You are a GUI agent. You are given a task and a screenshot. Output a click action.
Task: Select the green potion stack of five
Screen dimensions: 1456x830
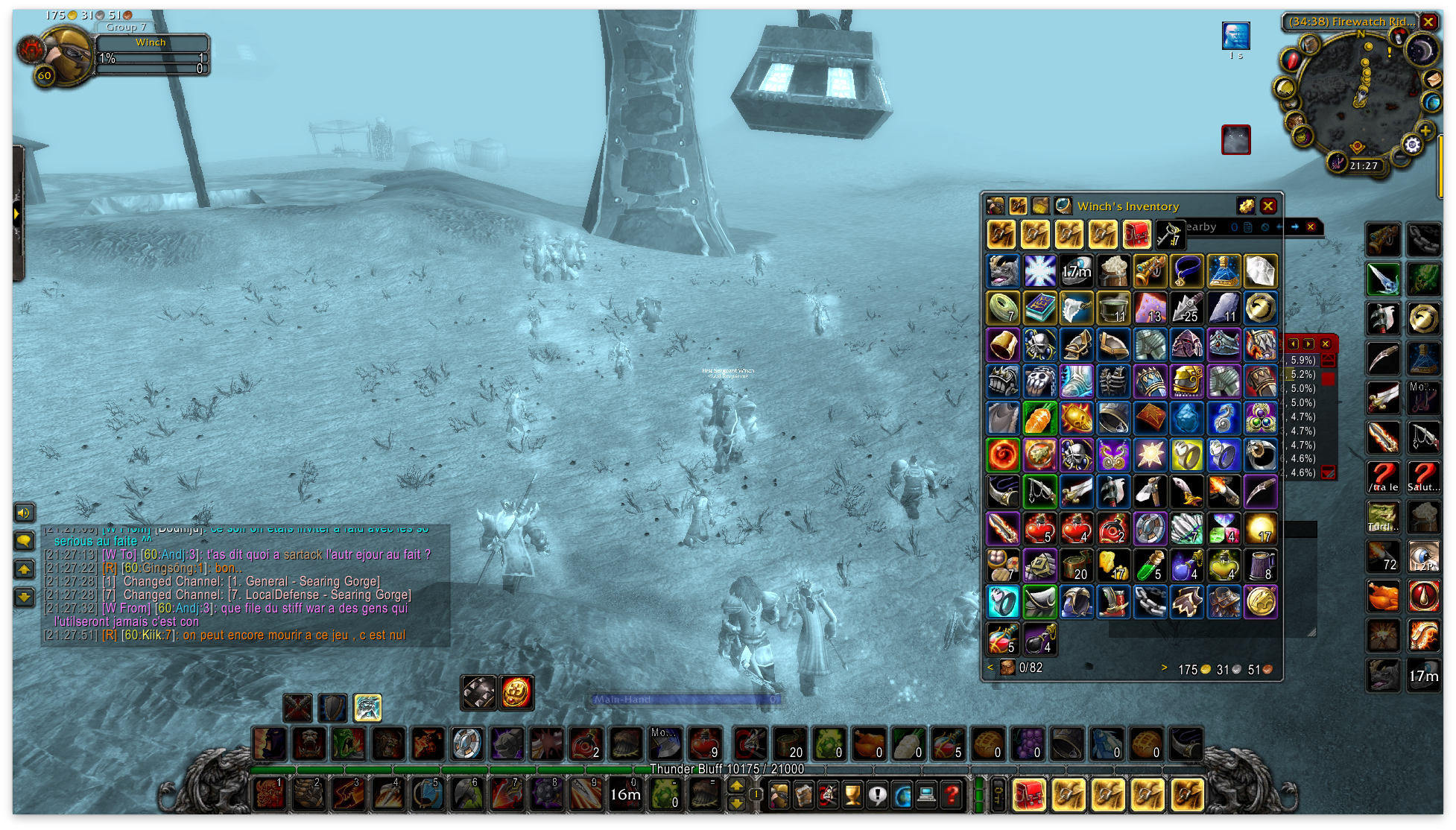1150,566
